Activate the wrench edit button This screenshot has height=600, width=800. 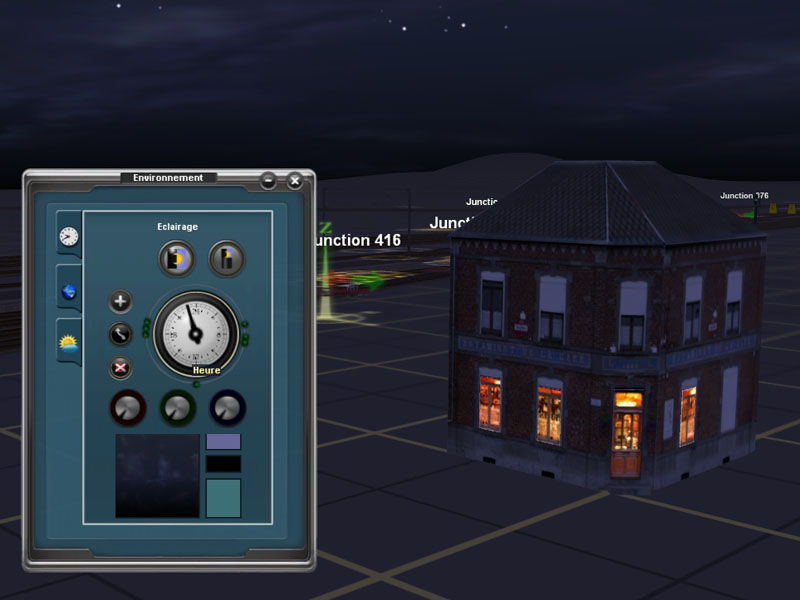pos(120,334)
